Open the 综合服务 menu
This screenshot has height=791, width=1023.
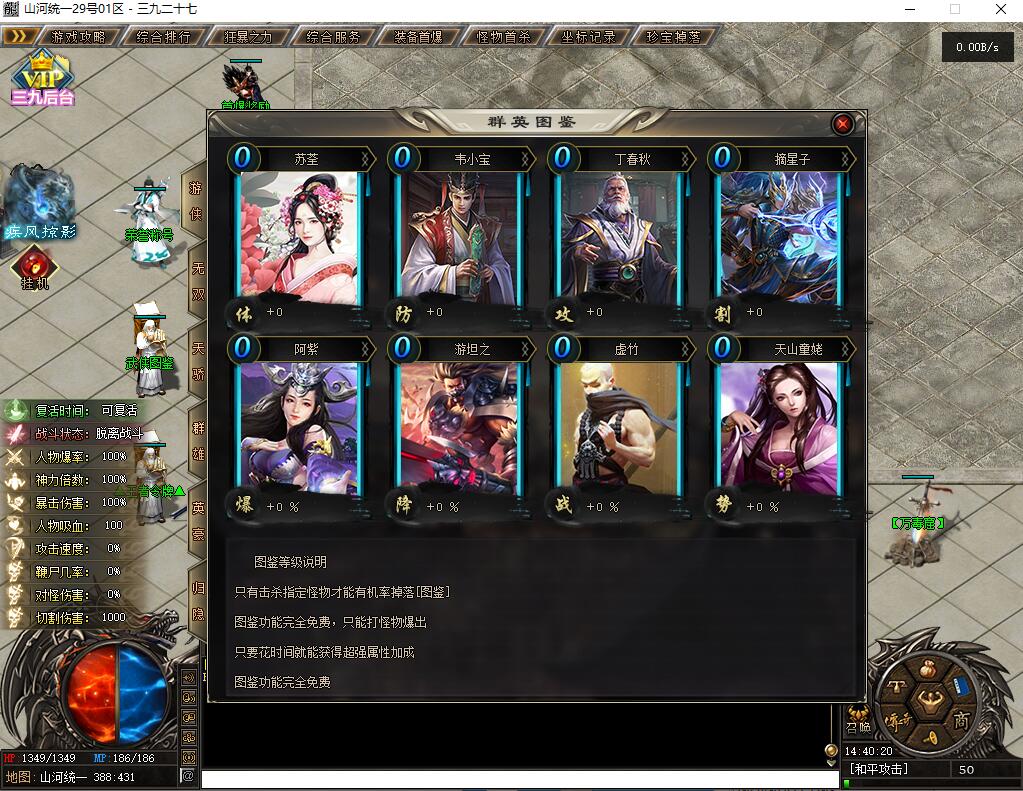pos(333,36)
